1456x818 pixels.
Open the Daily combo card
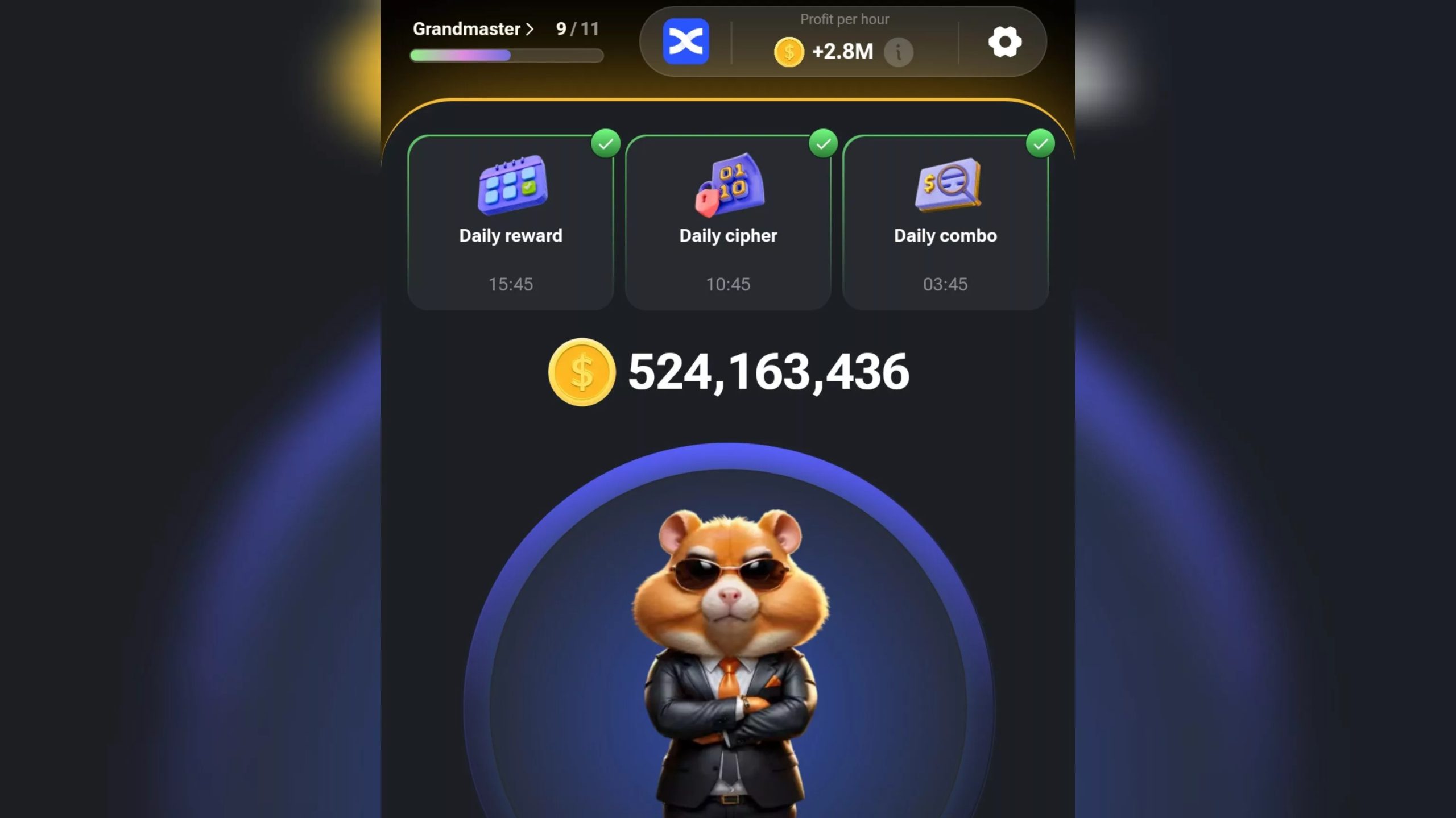(x=945, y=222)
